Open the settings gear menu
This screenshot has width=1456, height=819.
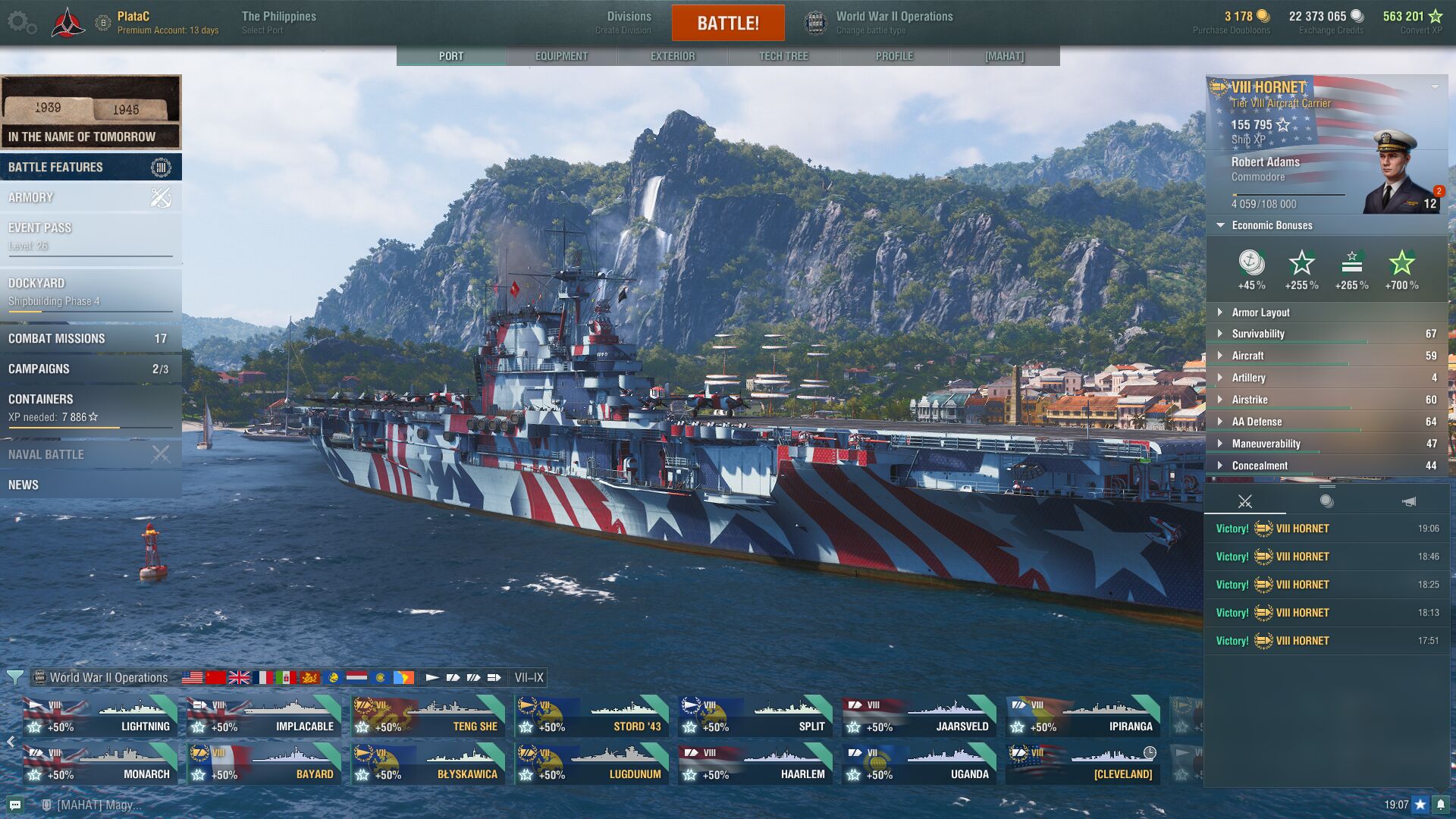point(21,23)
